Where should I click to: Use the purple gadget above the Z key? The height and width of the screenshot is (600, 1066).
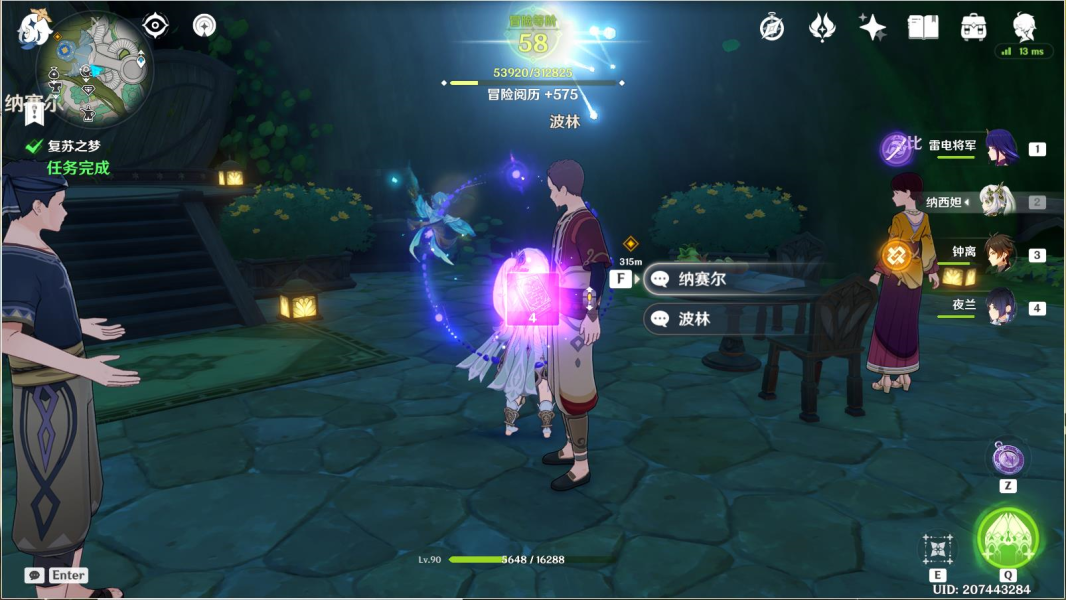[1008, 459]
